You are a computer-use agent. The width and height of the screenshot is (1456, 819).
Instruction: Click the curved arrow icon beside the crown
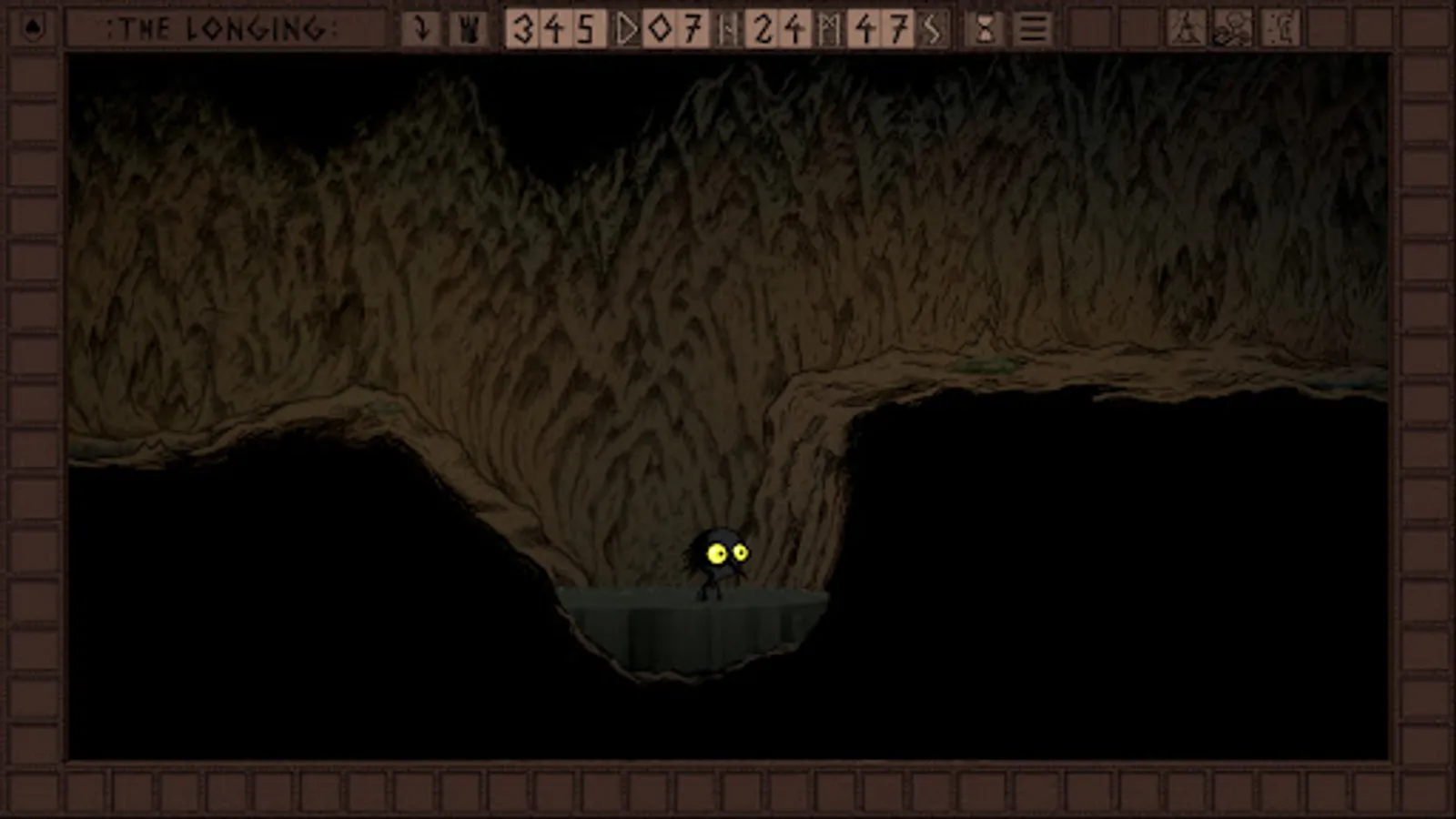[420, 29]
